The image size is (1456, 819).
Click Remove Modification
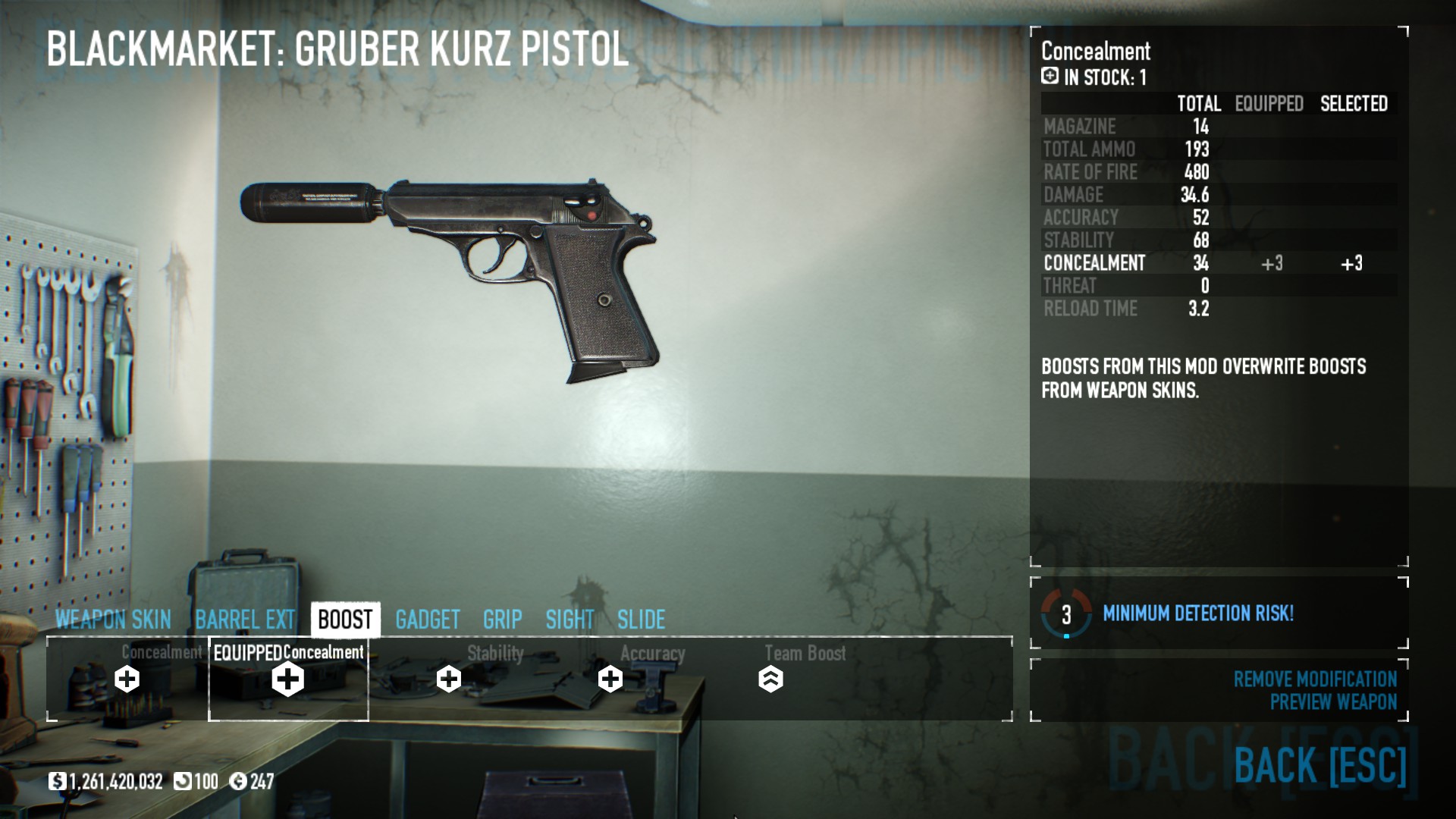1314,679
